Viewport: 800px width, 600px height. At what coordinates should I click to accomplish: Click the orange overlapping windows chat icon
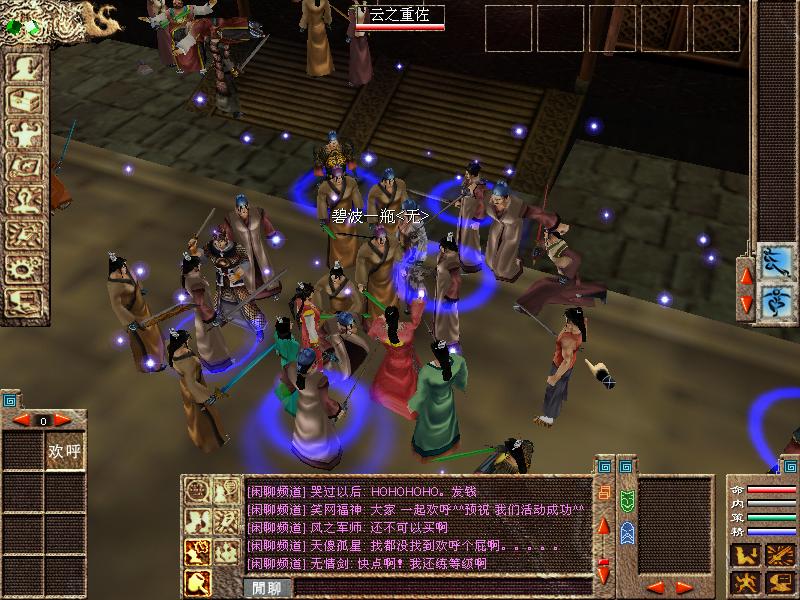(x=603, y=493)
